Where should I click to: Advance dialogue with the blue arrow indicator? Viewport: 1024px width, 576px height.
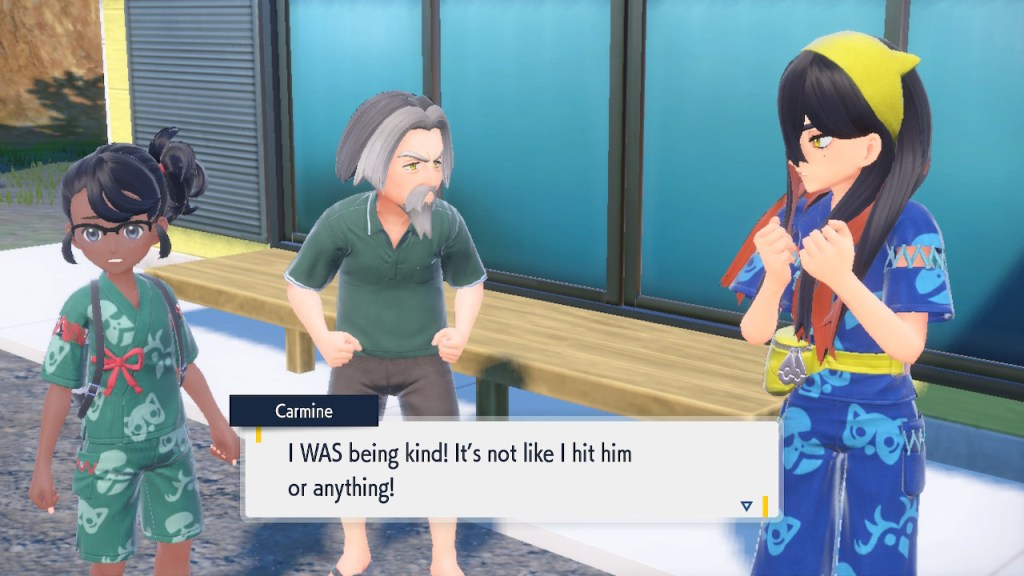tap(746, 506)
